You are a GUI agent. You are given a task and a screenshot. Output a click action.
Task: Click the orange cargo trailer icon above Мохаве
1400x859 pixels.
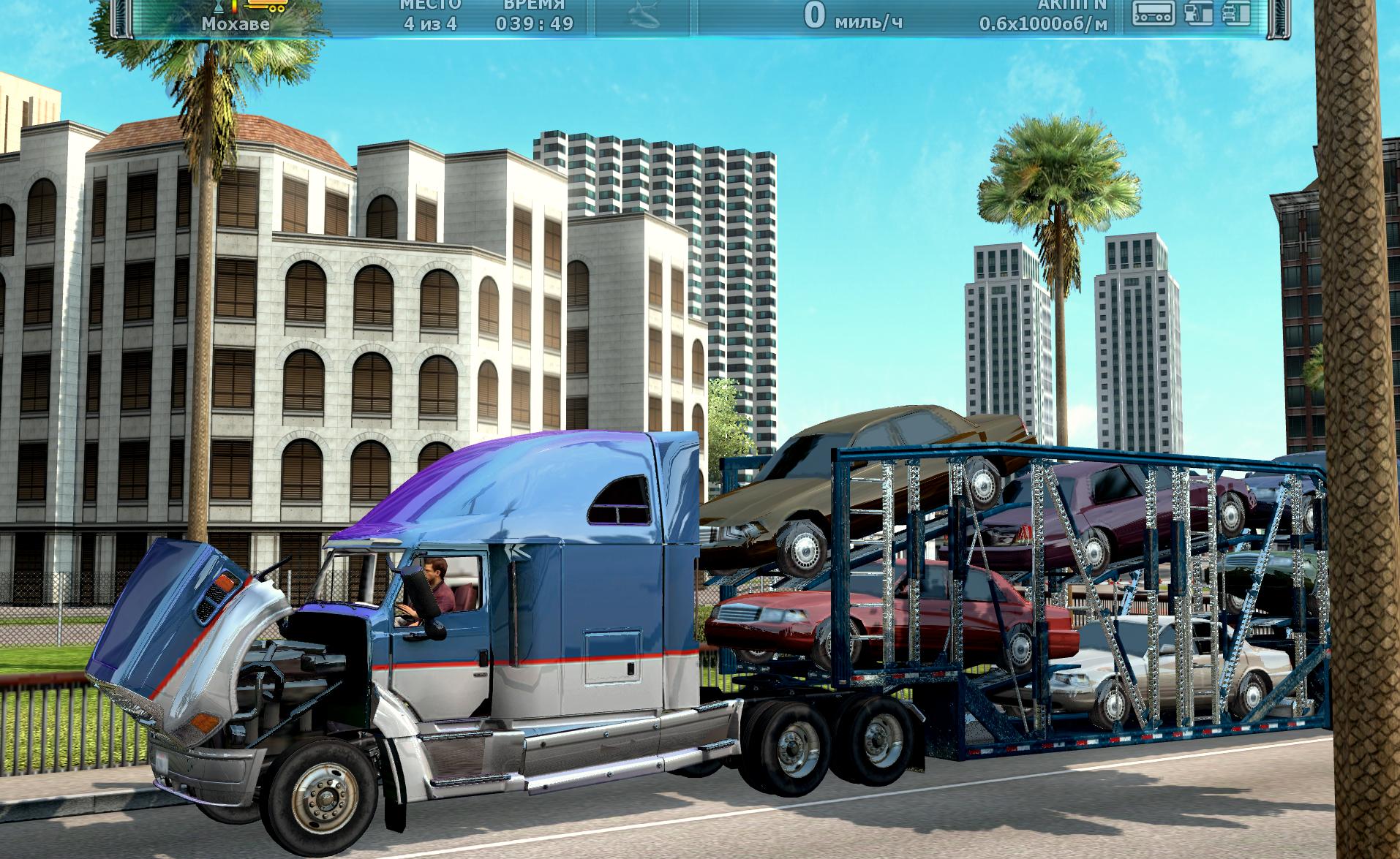coord(266,6)
